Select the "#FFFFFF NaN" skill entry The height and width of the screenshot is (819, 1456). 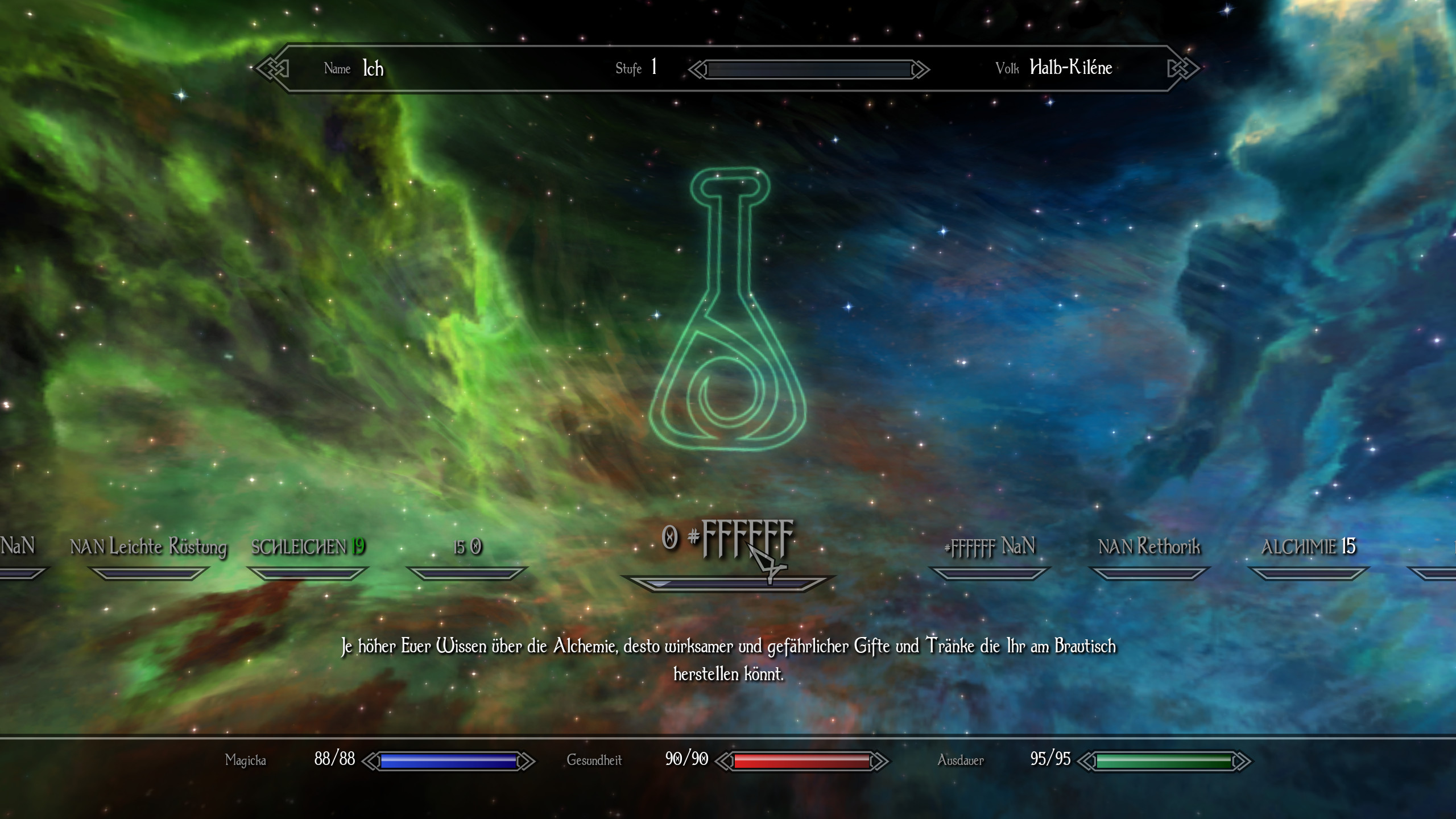[990, 547]
